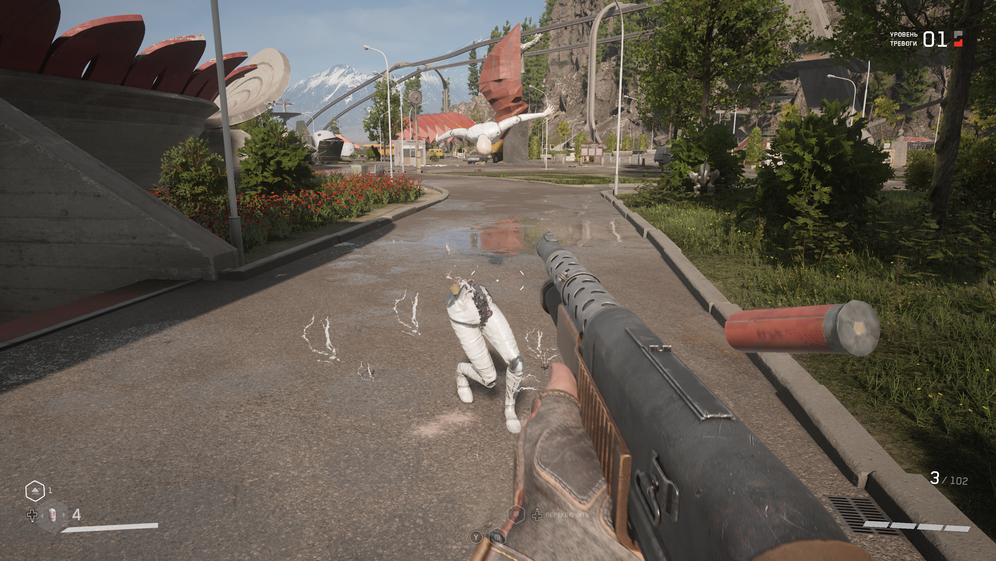This screenshot has width=996, height=561.
Task: Click the hexagon up-arrow icon
Action: (34, 490)
